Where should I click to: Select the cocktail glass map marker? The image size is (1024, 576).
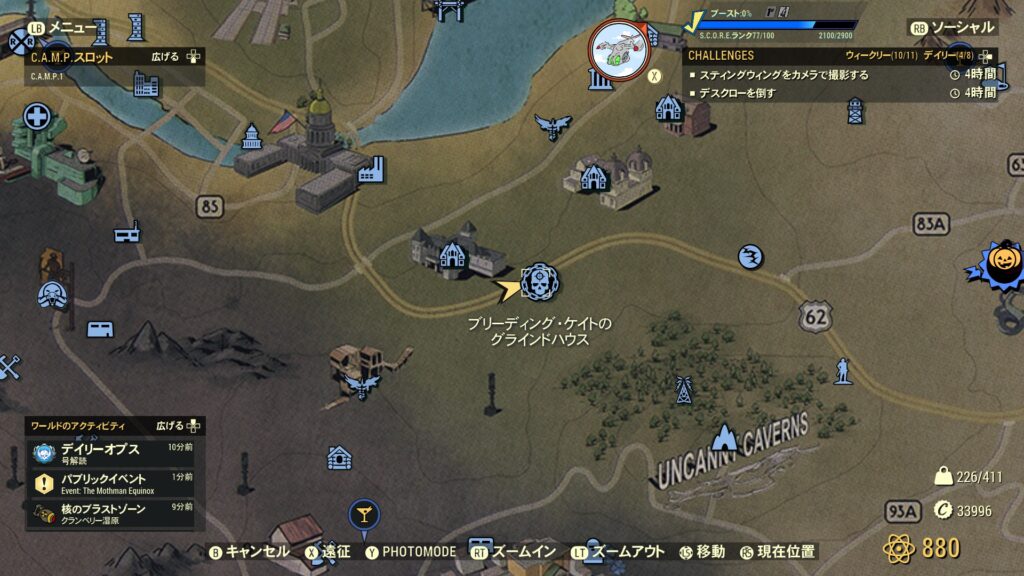[x=363, y=516]
